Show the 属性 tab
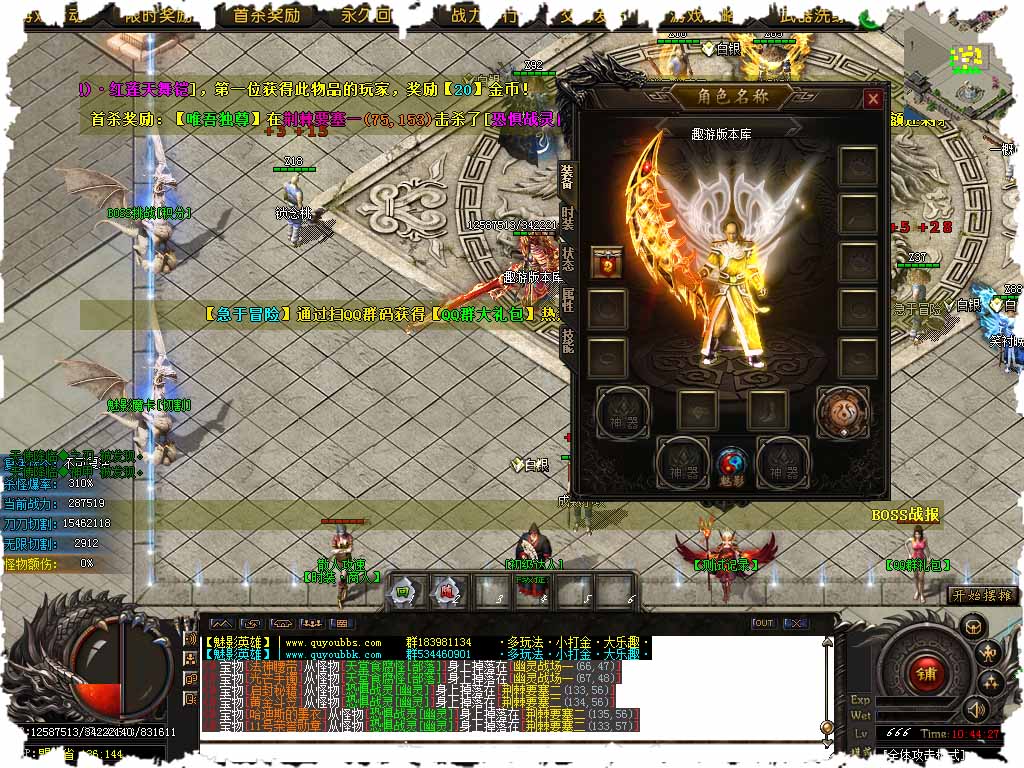Image resolution: width=1024 pixels, height=768 pixels. point(567,301)
